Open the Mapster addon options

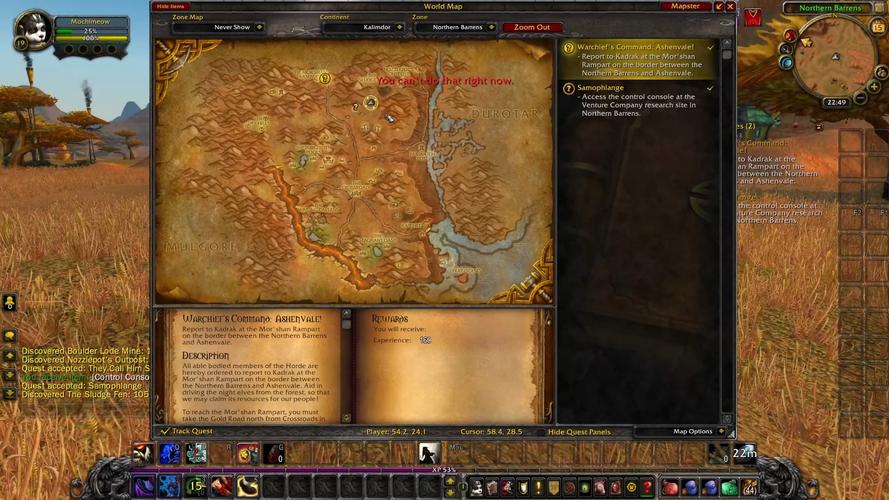pyautogui.click(x=685, y=7)
